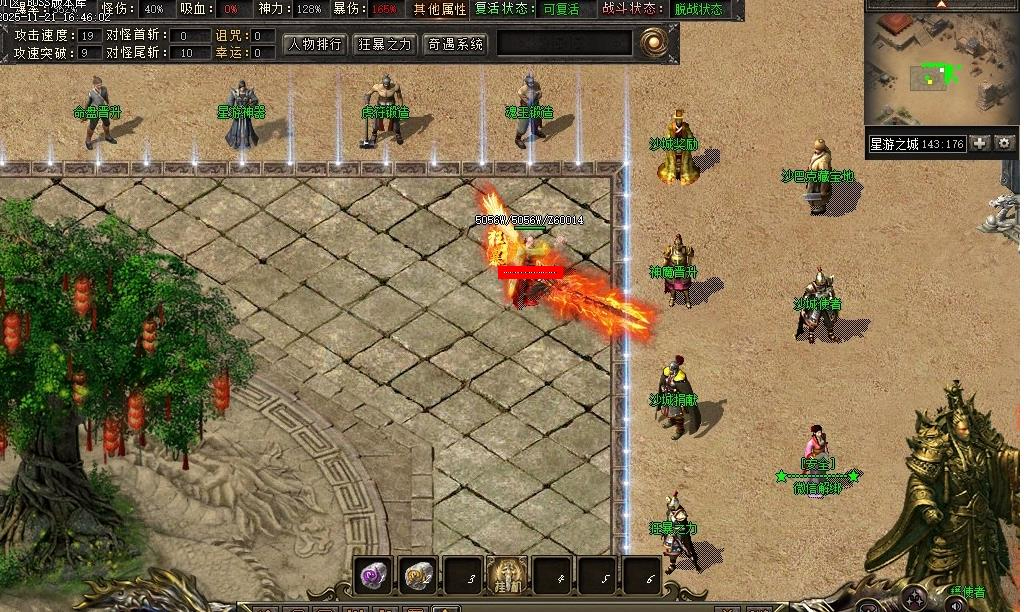Open the 狂暴之力 berserk power panel
This screenshot has height=612, width=1024.
click(x=385, y=44)
